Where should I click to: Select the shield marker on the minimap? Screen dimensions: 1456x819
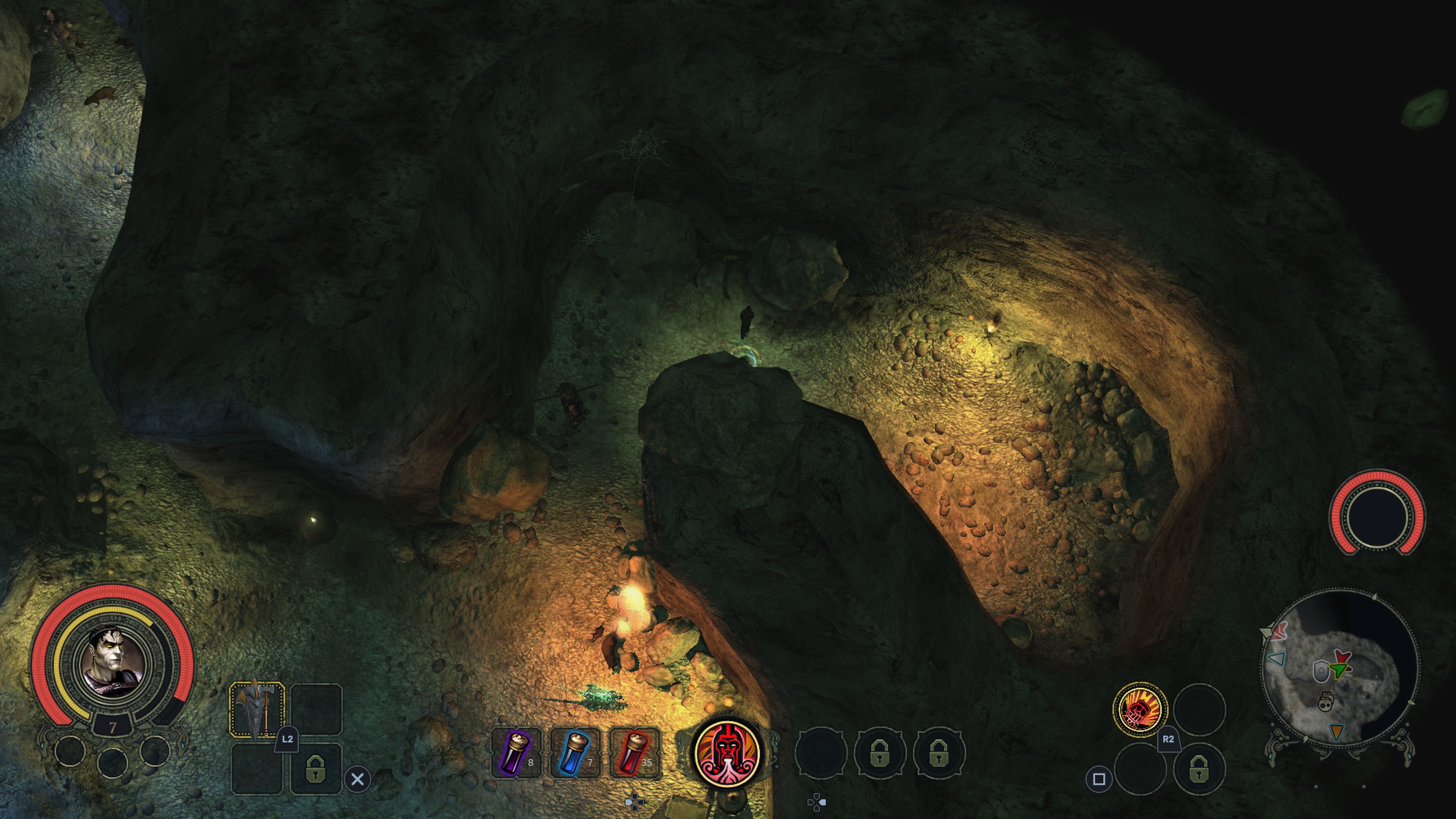coord(1320,671)
